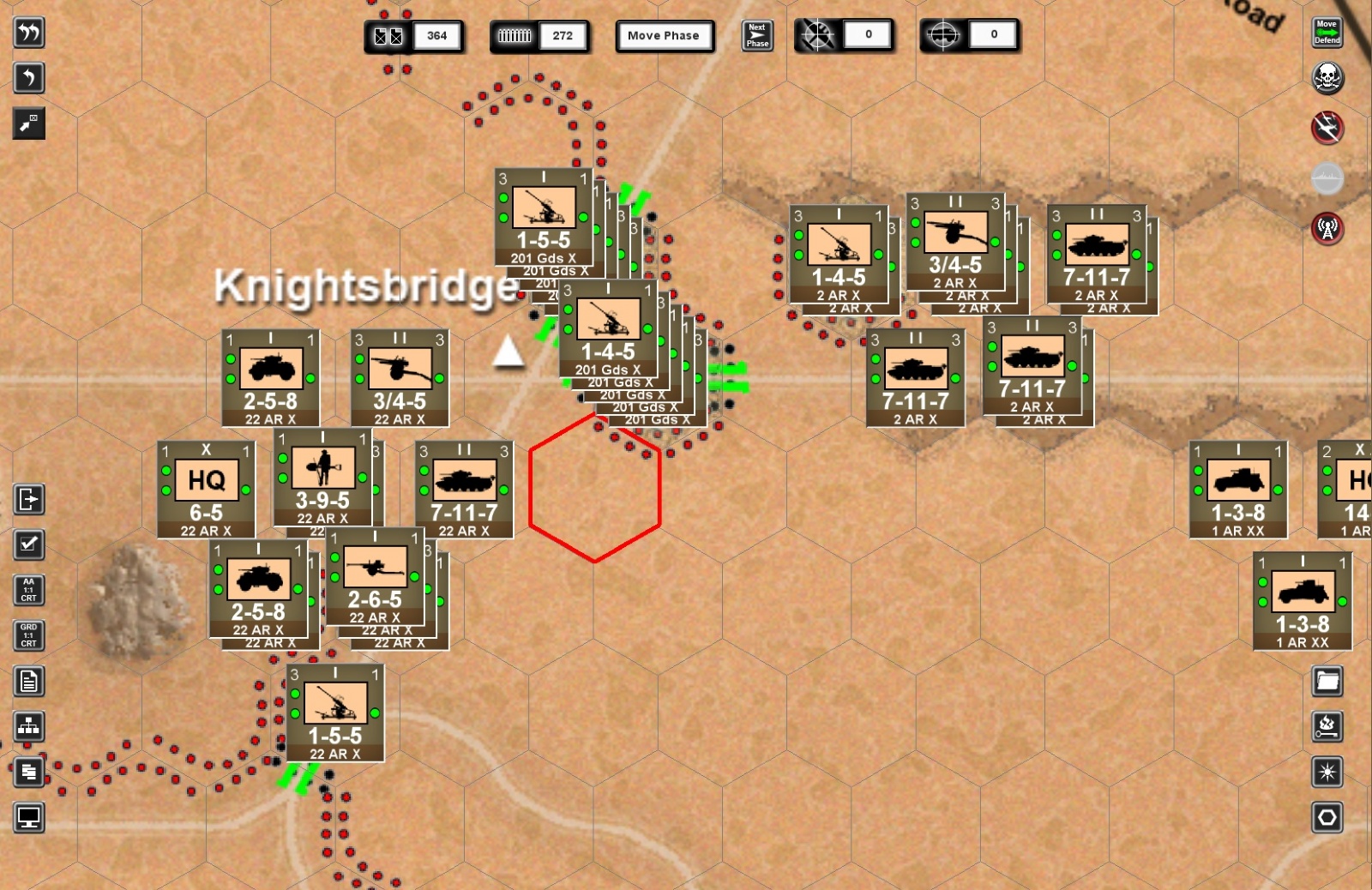Click the monitor display button

[29, 818]
